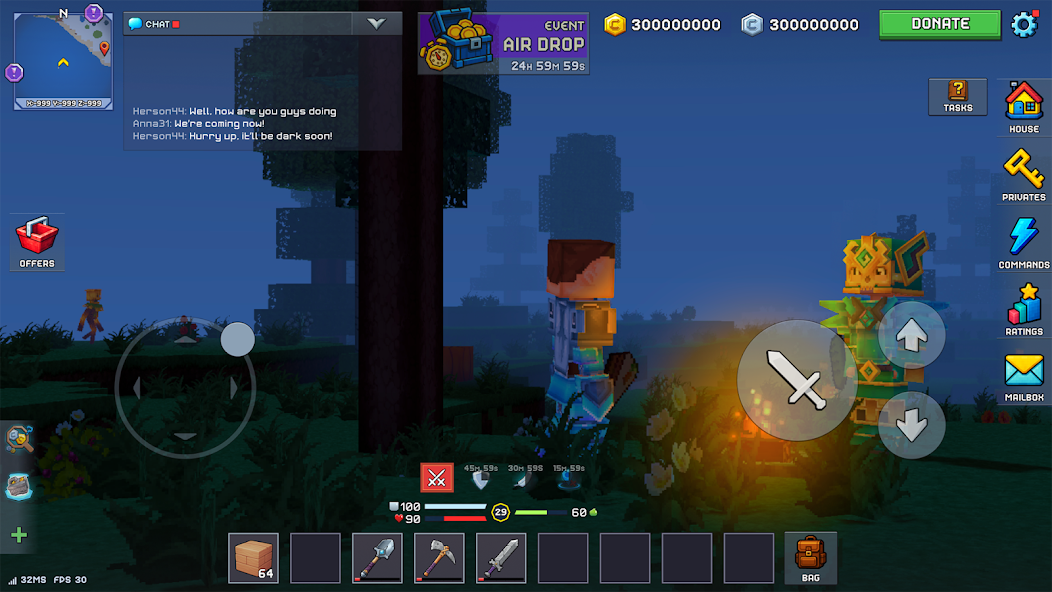Show the Commands lightning menu

pos(1023,241)
